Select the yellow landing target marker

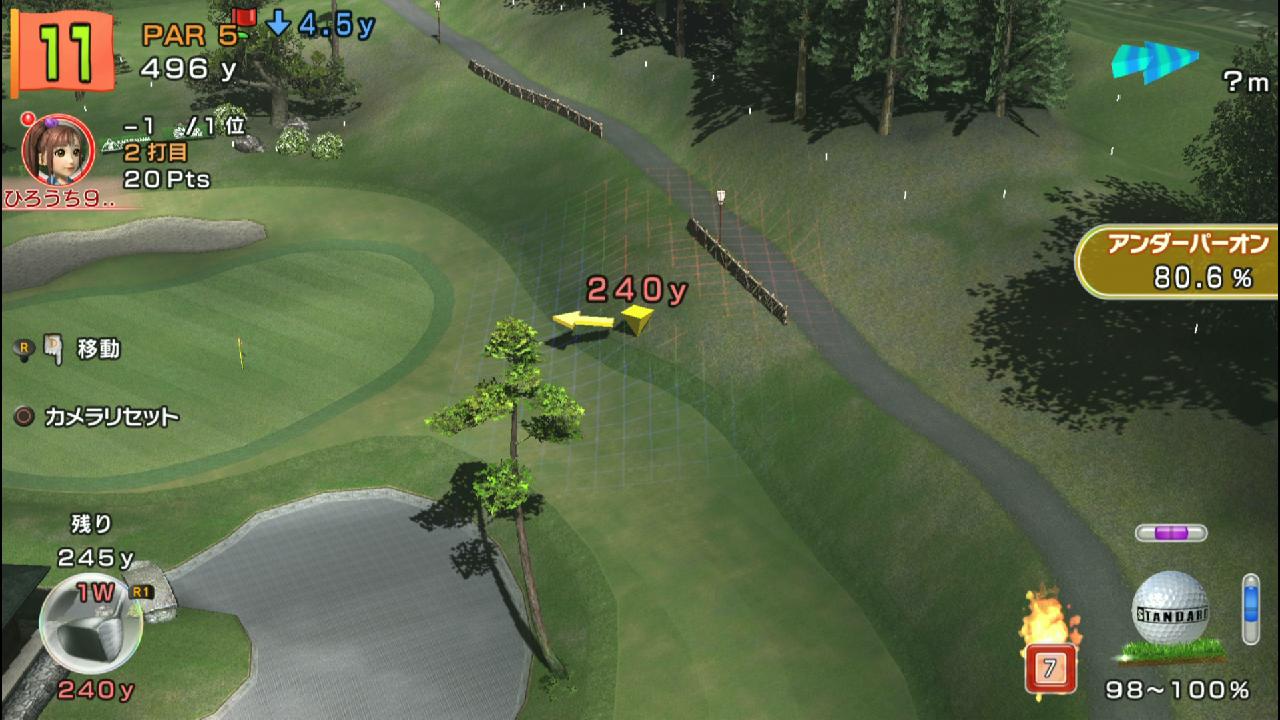click(635, 319)
